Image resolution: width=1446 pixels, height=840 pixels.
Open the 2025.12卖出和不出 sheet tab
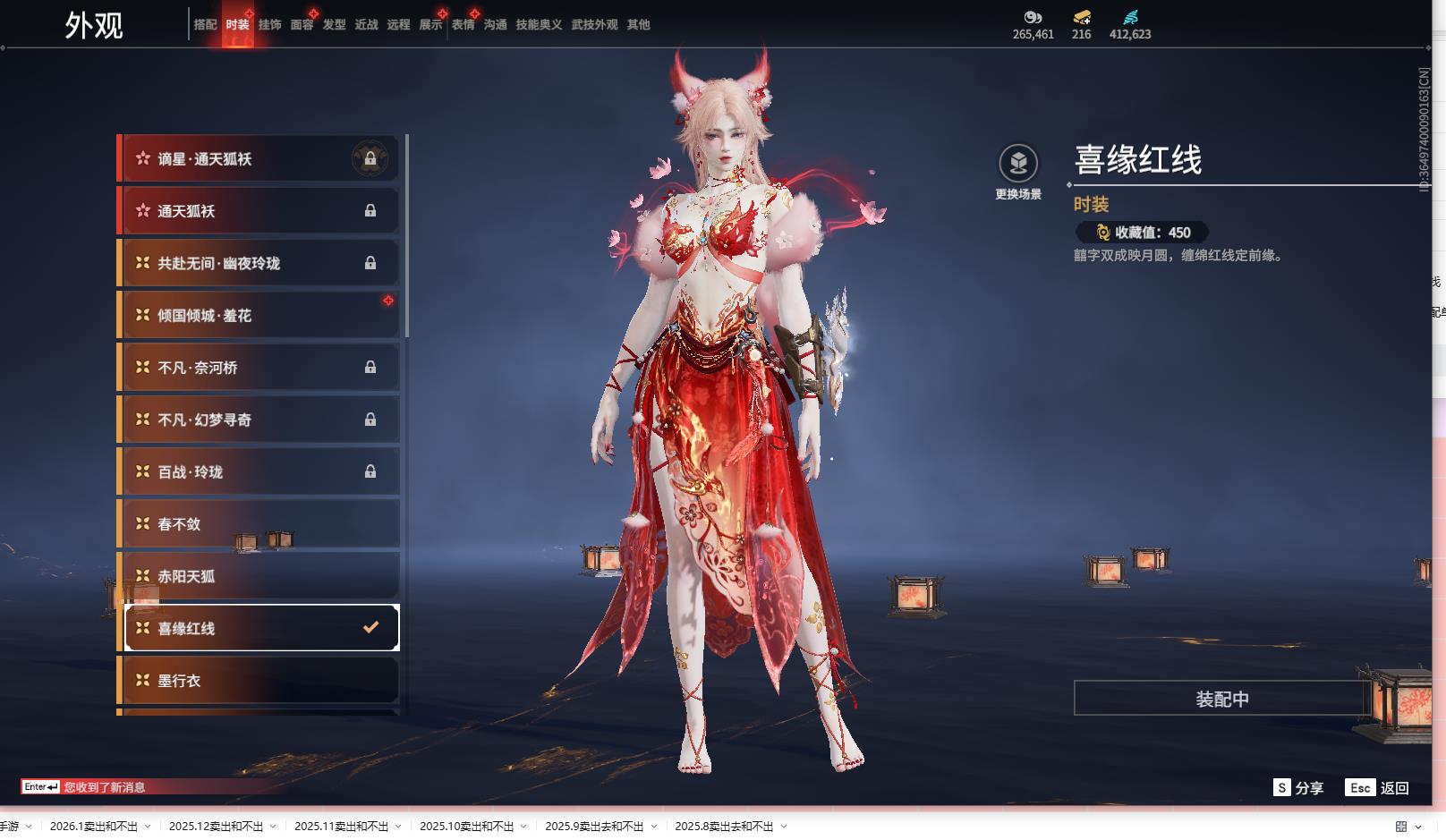click(216, 827)
